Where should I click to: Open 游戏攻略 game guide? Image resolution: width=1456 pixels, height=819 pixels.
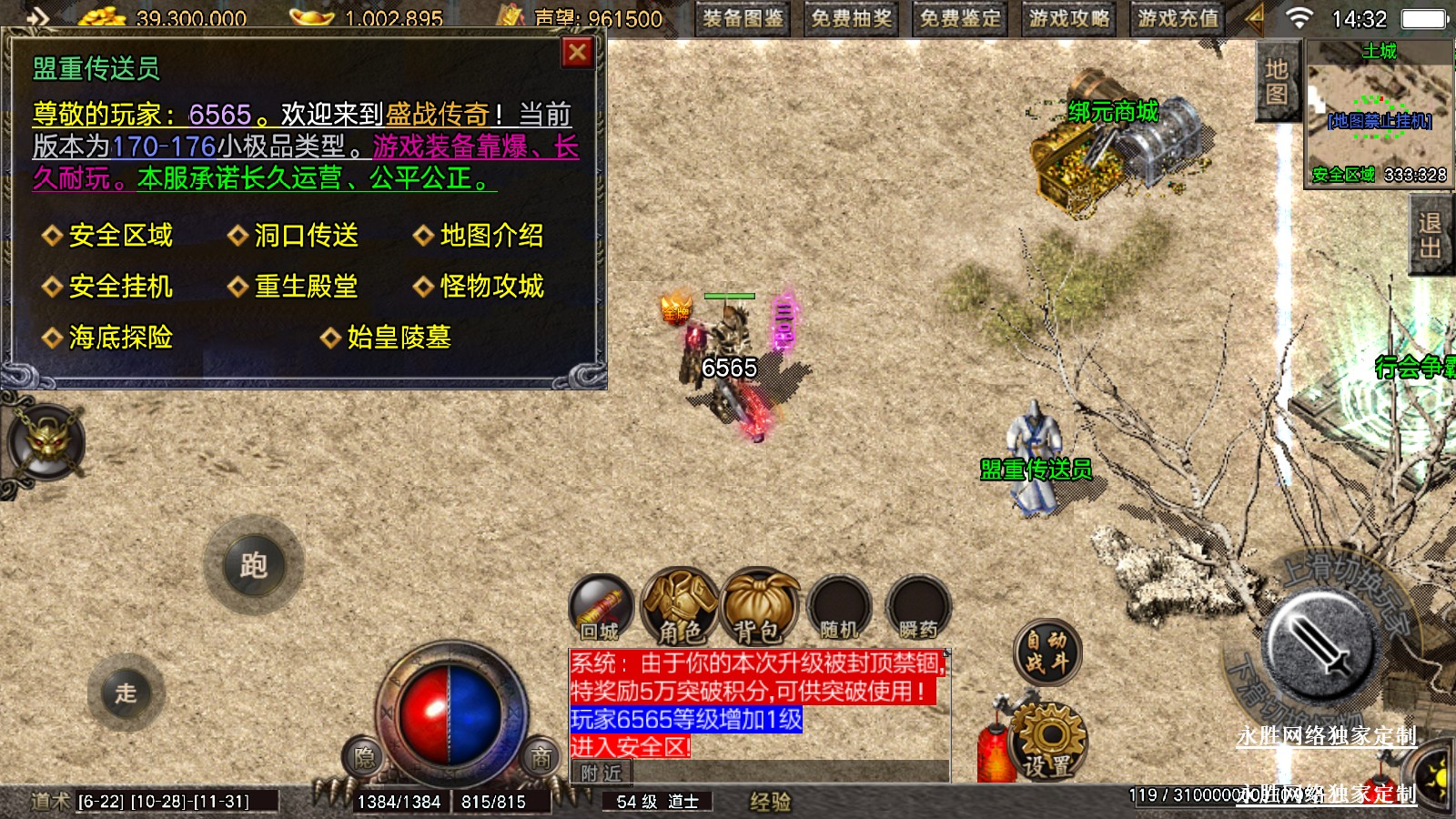(x=1069, y=18)
